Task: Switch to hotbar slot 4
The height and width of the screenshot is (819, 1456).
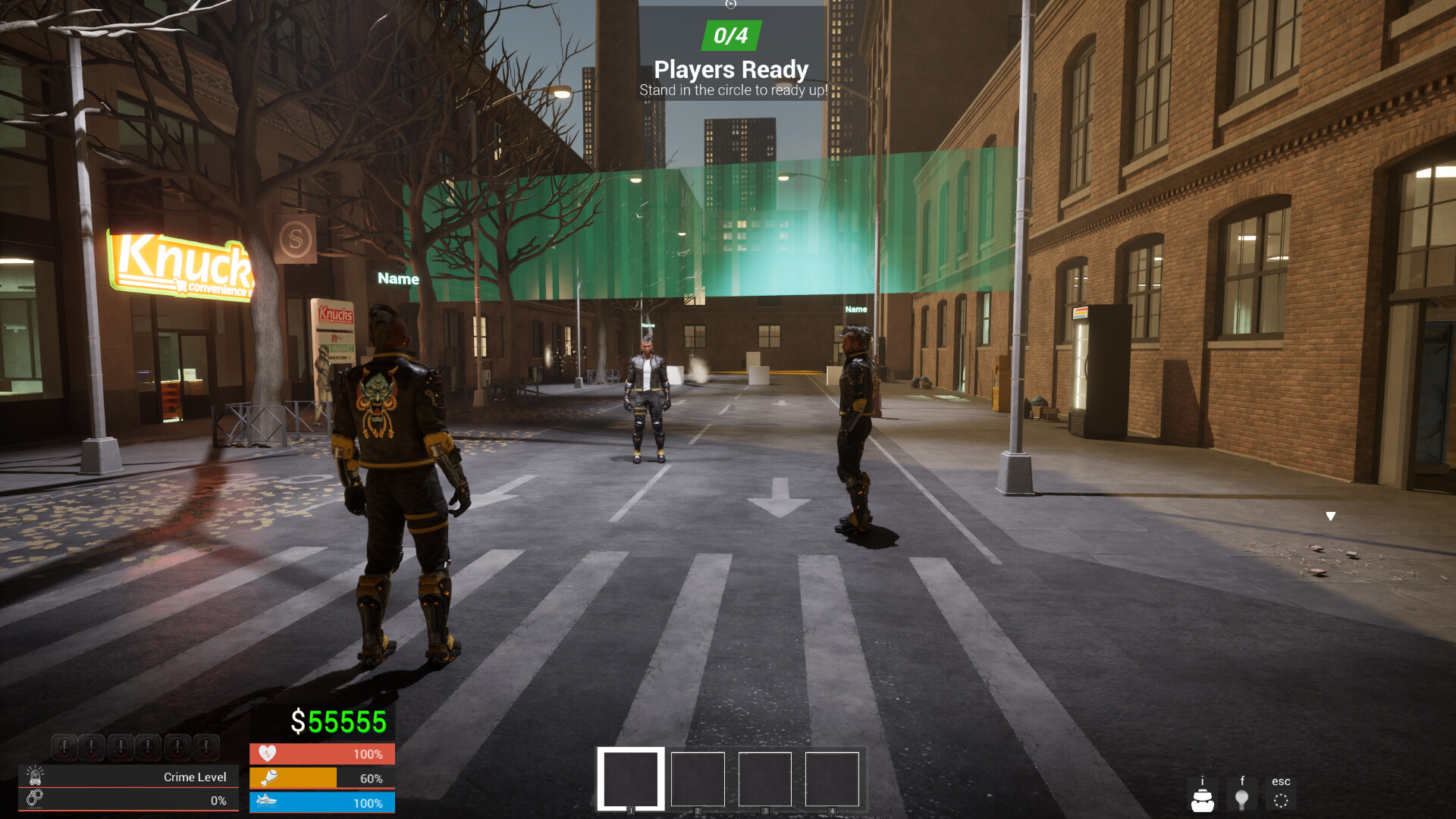Action: [x=832, y=780]
